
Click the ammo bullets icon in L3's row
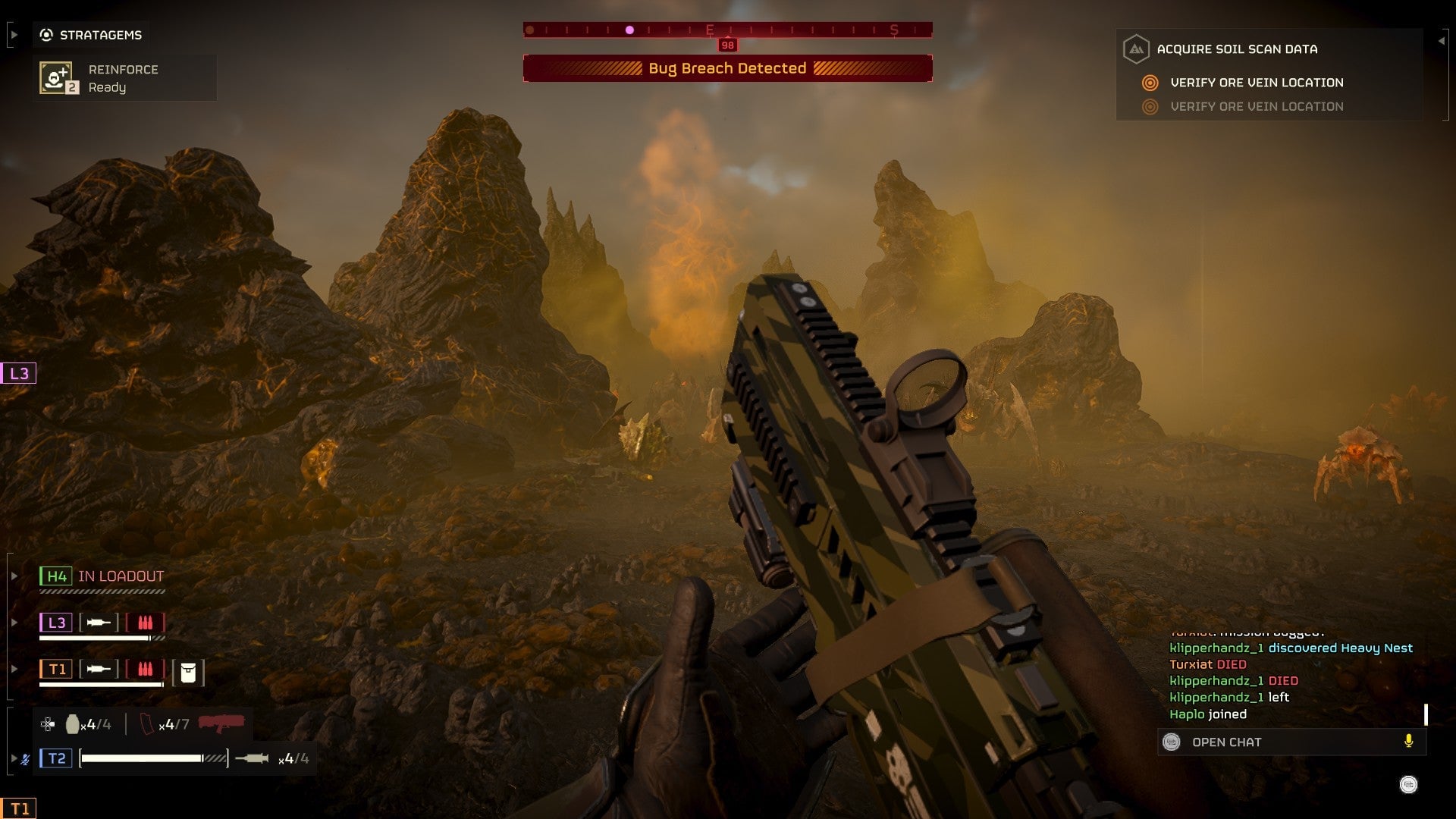point(146,623)
